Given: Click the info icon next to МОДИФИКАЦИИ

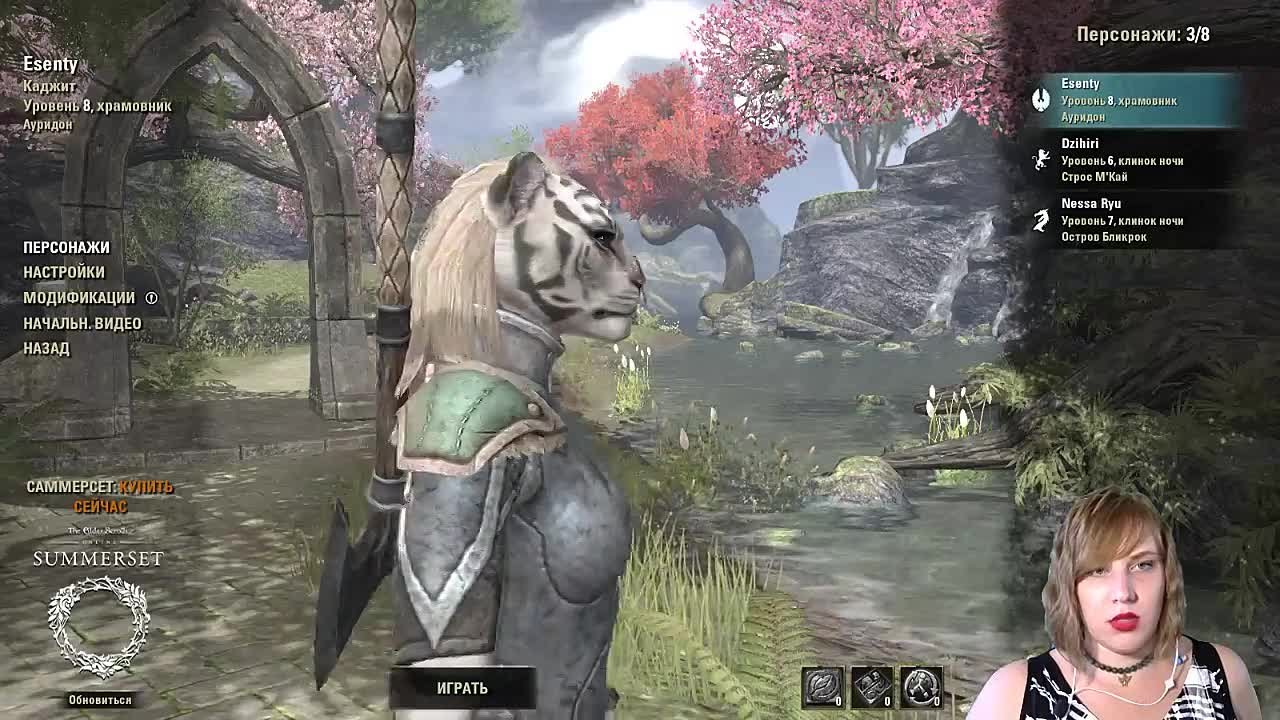Looking at the screenshot, I should point(152,297).
